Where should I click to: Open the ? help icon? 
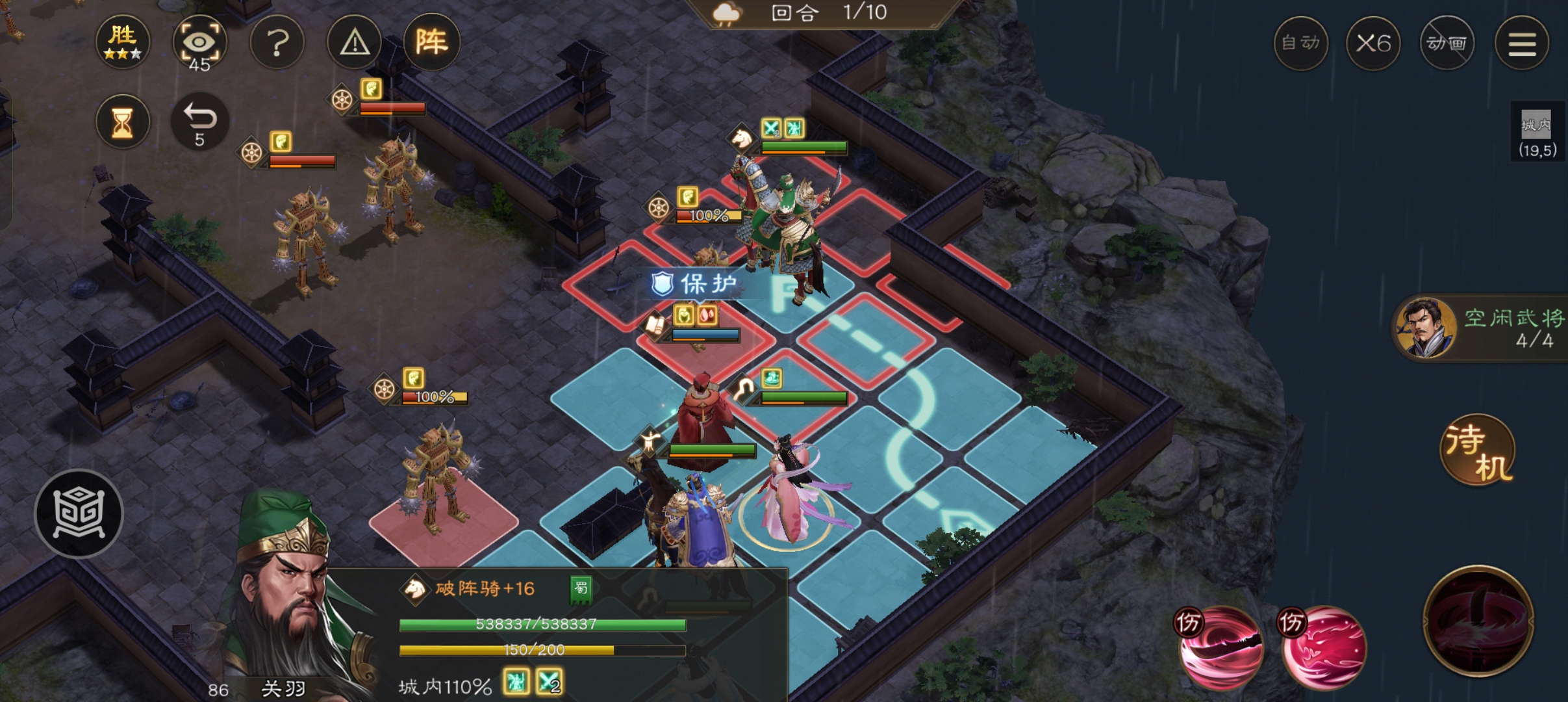[x=278, y=41]
